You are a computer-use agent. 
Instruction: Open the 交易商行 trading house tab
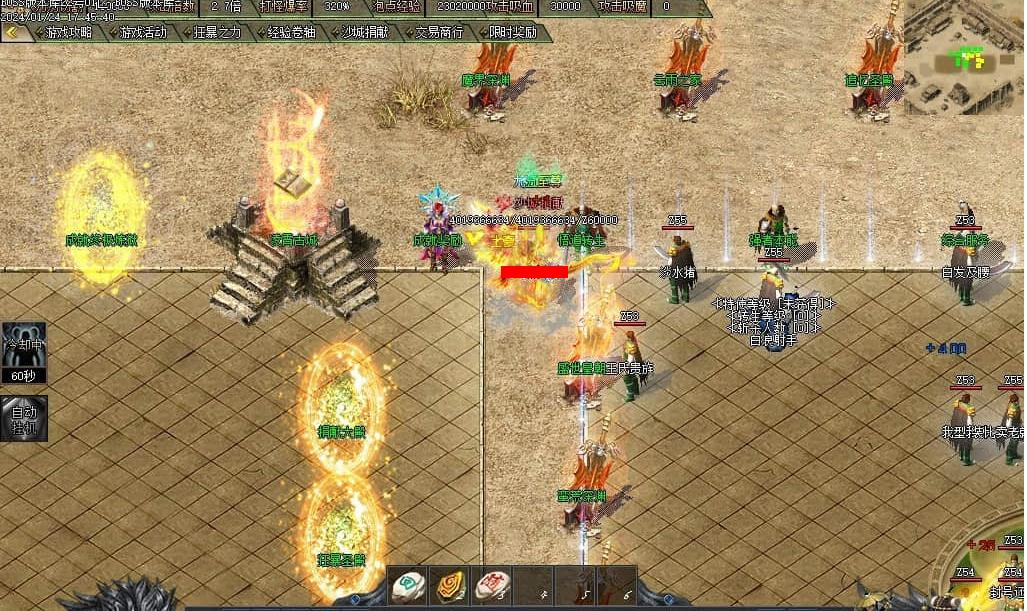439,32
